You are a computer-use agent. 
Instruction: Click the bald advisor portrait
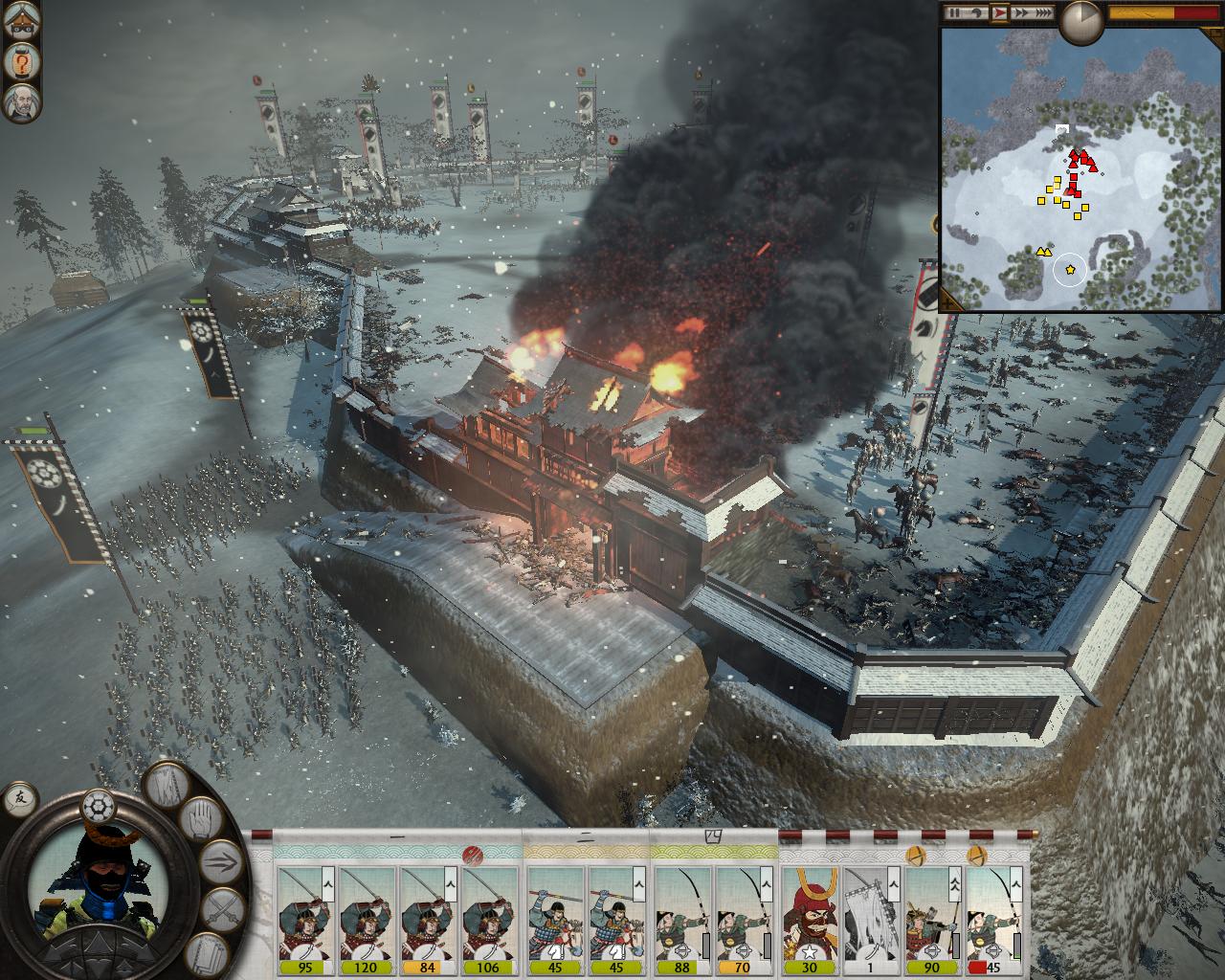(x=20, y=102)
